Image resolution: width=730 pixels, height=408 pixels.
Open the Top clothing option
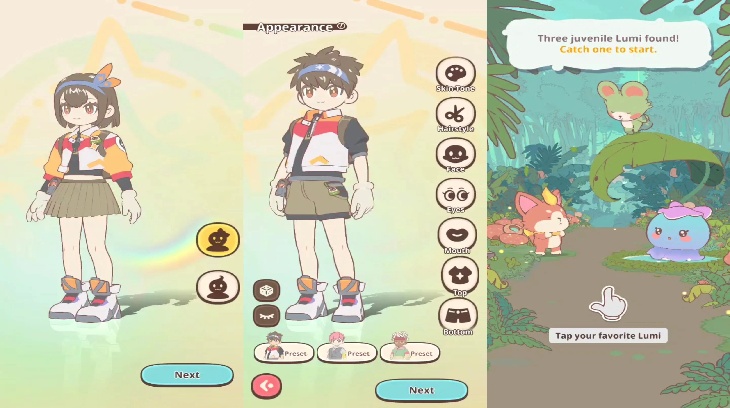pyautogui.click(x=459, y=275)
